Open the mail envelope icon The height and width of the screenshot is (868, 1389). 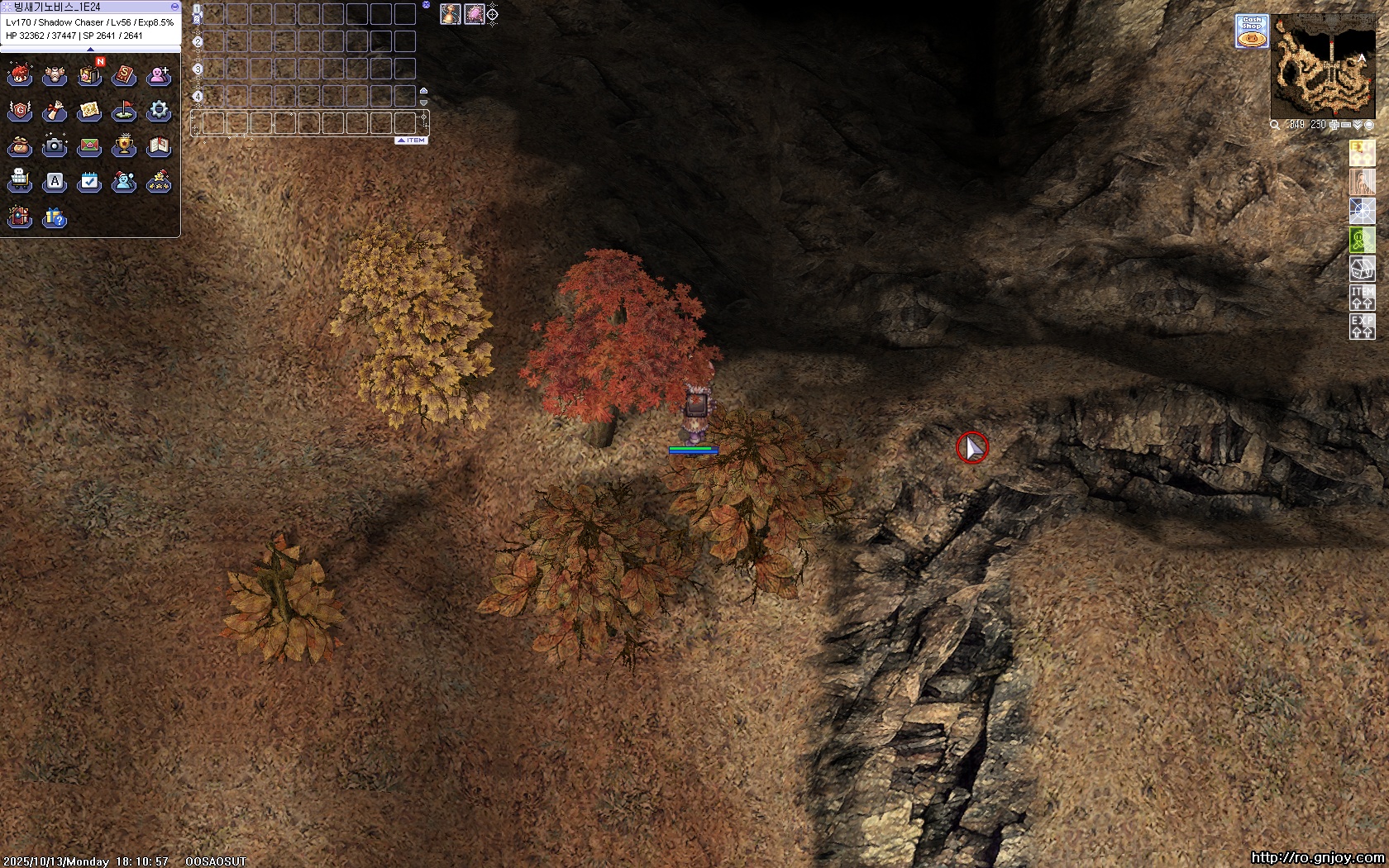click(x=89, y=146)
